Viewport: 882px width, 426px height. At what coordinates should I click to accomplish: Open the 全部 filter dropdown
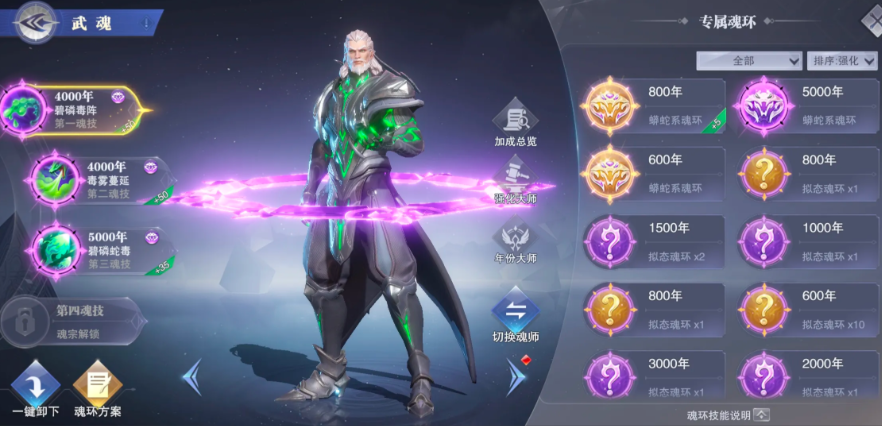pyautogui.click(x=750, y=61)
